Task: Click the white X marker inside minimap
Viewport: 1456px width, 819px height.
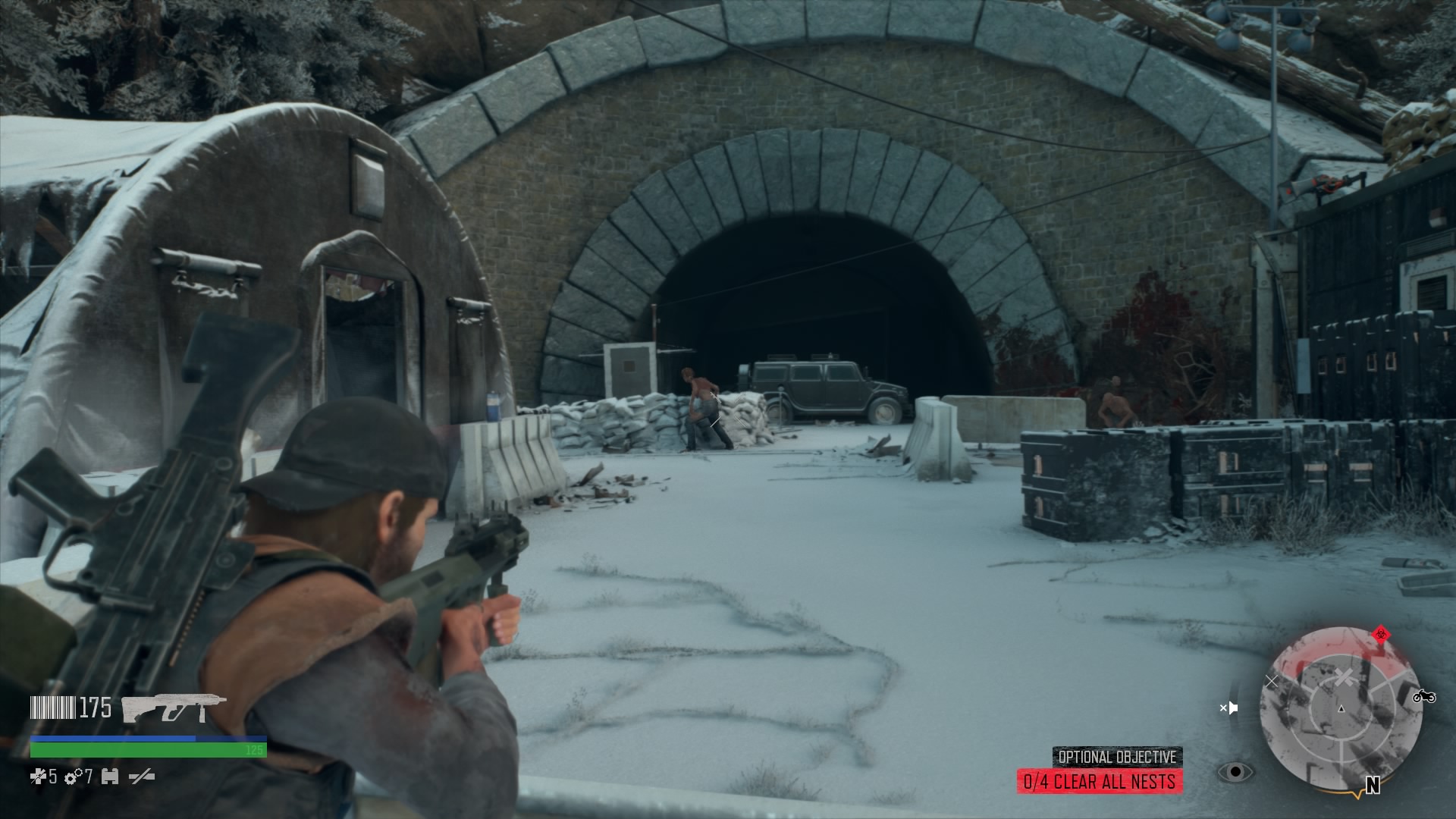Action: tap(1344, 677)
